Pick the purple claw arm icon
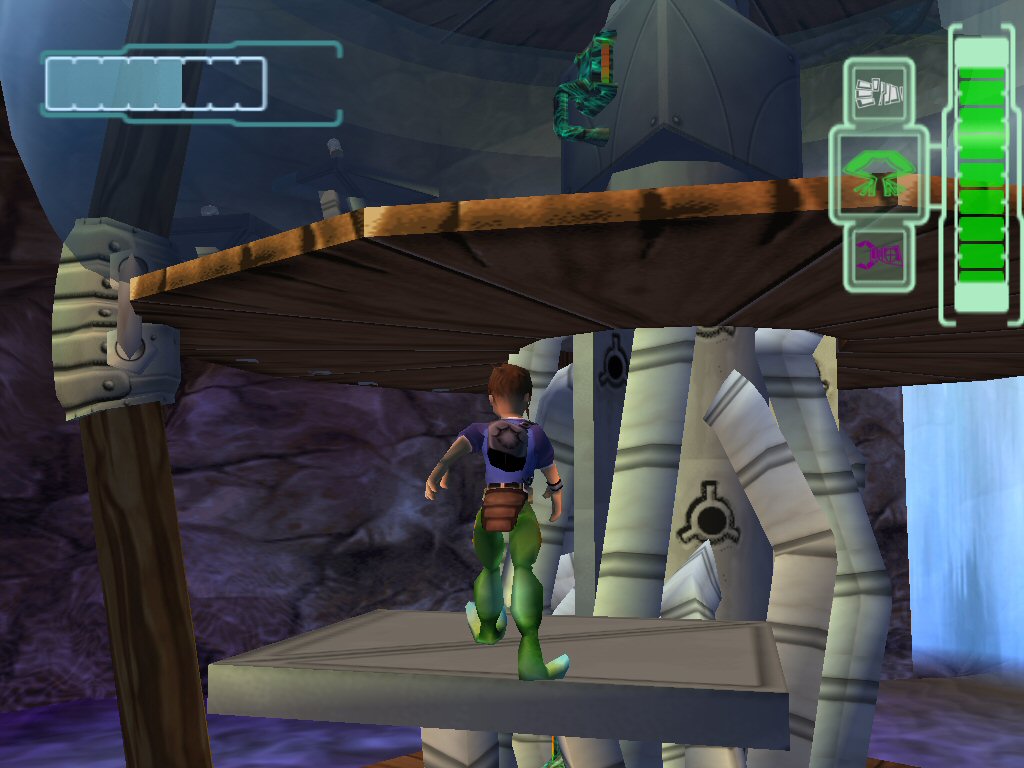Viewport: 1024px width, 768px height. [x=879, y=256]
